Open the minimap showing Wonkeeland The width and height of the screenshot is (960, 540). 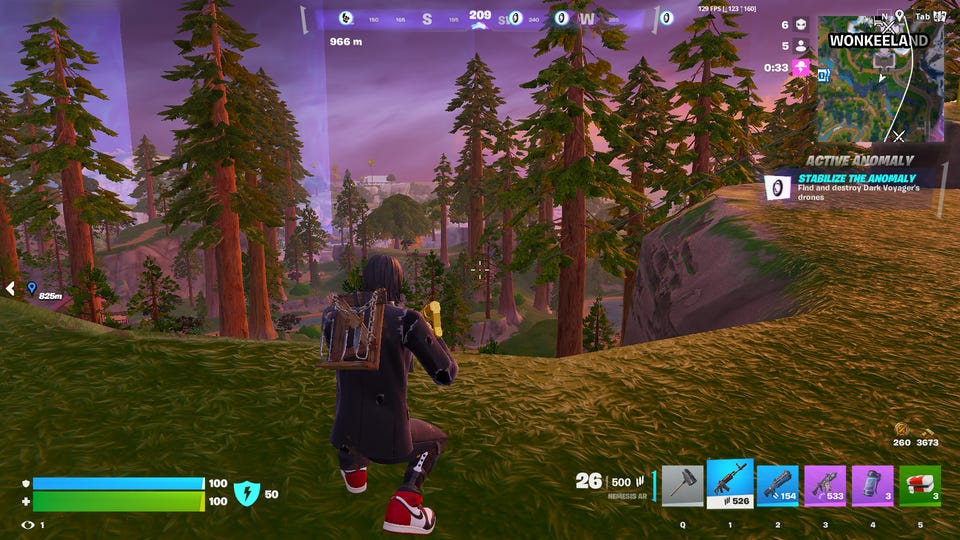point(880,80)
